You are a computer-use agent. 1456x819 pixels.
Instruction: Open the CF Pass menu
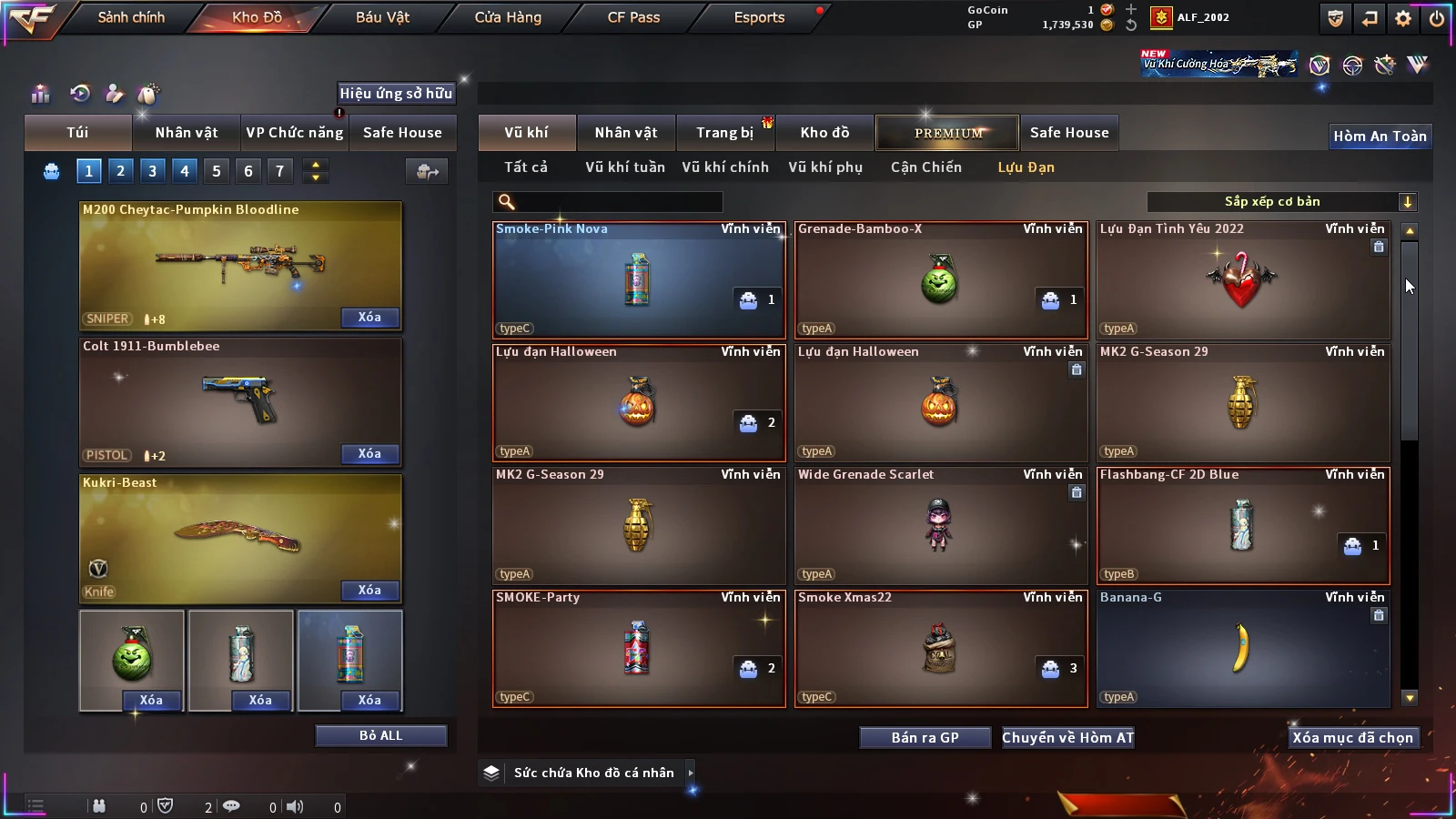633,17
